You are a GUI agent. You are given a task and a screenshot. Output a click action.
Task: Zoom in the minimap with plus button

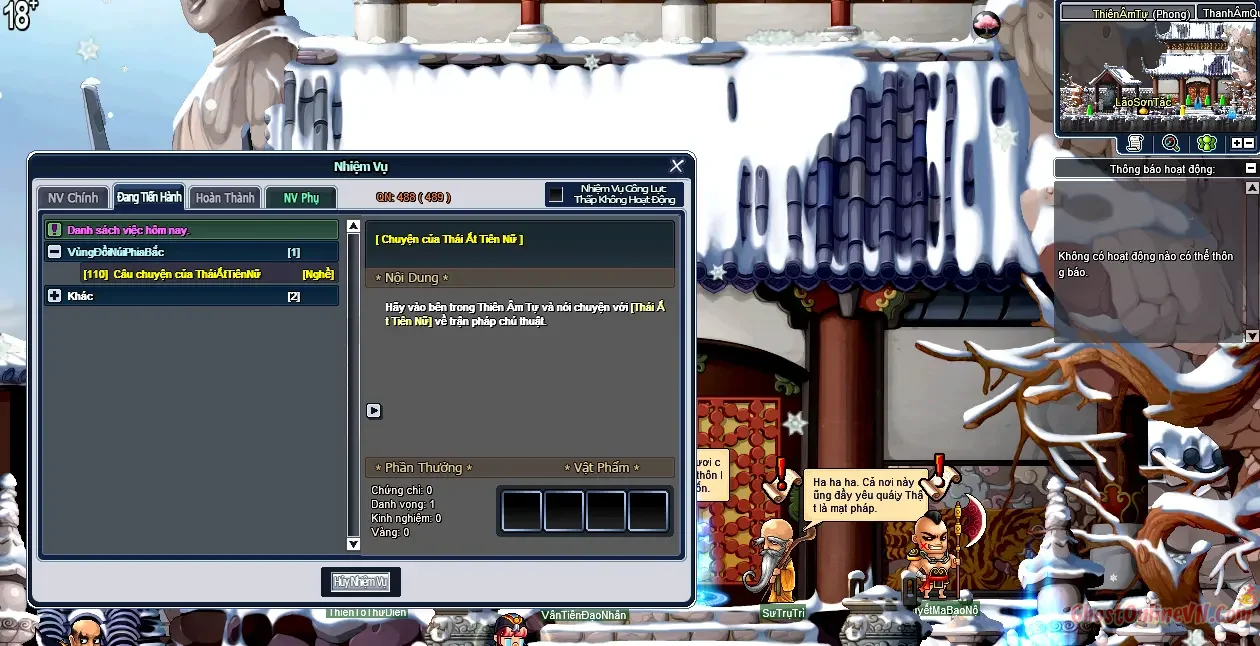tap(1237, 143)
